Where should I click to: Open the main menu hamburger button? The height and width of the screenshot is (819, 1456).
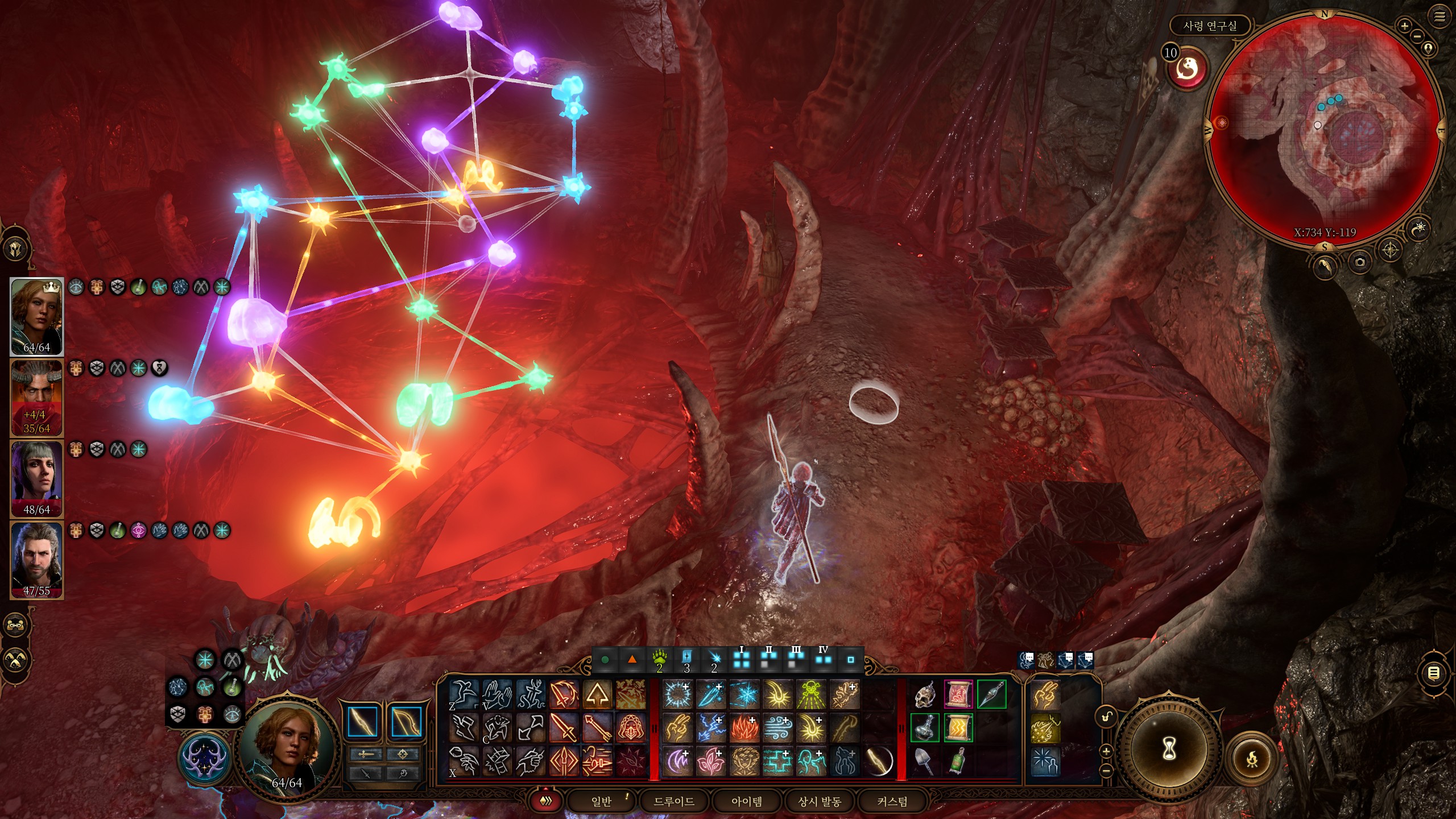click(1440, 17)
